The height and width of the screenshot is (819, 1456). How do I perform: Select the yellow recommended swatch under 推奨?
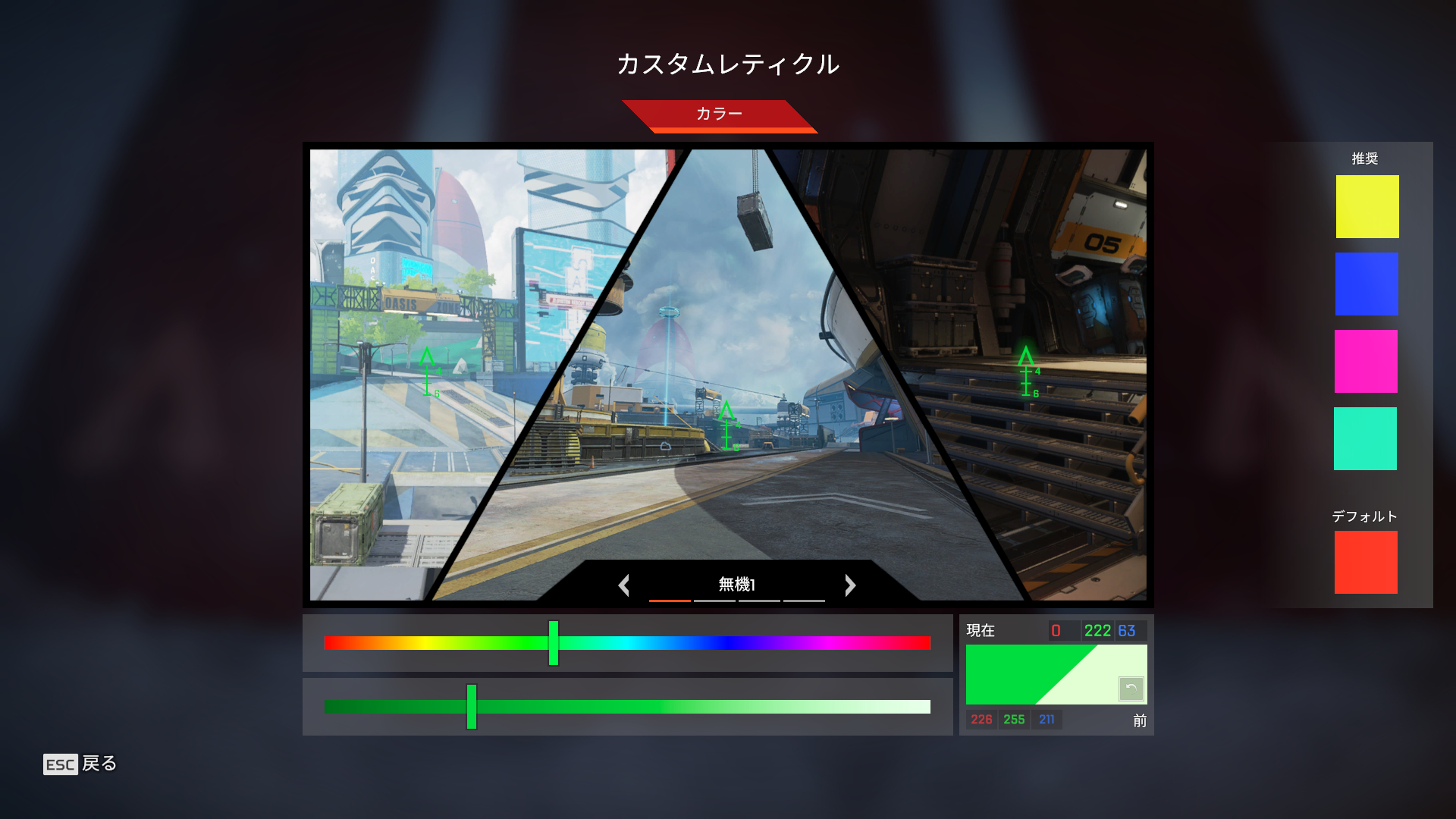click(1367, 206)
